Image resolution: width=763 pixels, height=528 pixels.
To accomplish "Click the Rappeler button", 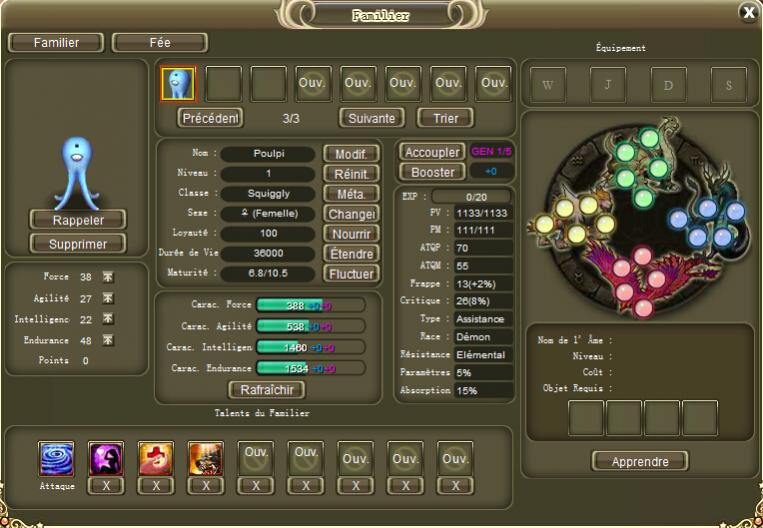I will click(78, 220).
